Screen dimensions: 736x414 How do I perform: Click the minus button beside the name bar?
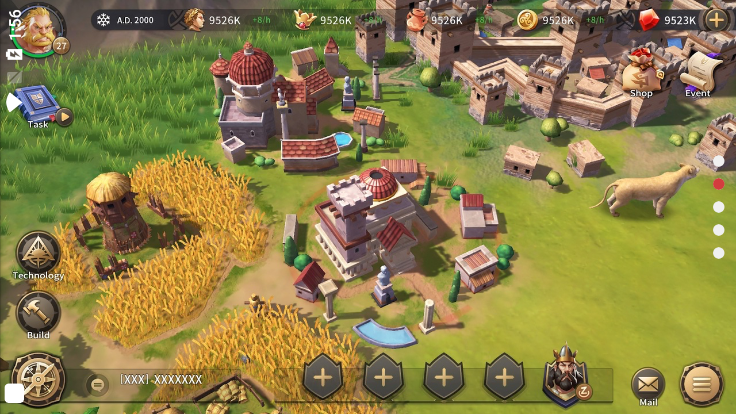(97, 383)
